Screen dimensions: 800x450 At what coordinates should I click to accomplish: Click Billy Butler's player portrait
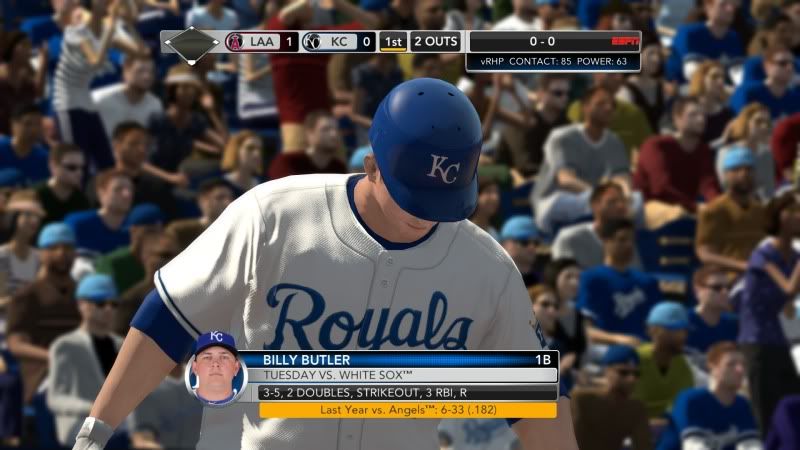215,367
